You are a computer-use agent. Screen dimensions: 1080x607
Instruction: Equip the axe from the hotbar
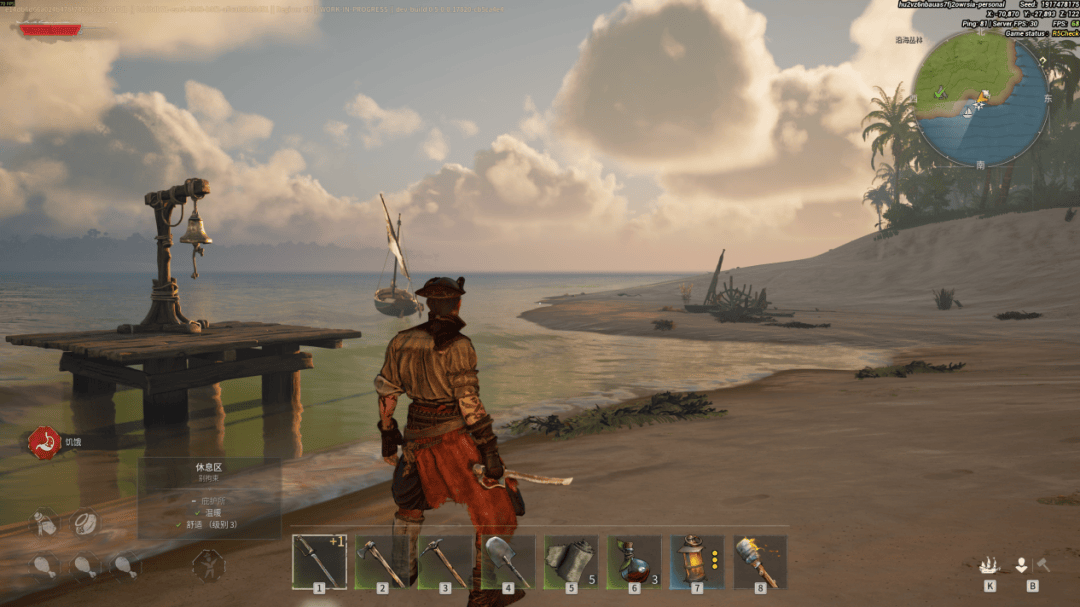pos(382,561)
